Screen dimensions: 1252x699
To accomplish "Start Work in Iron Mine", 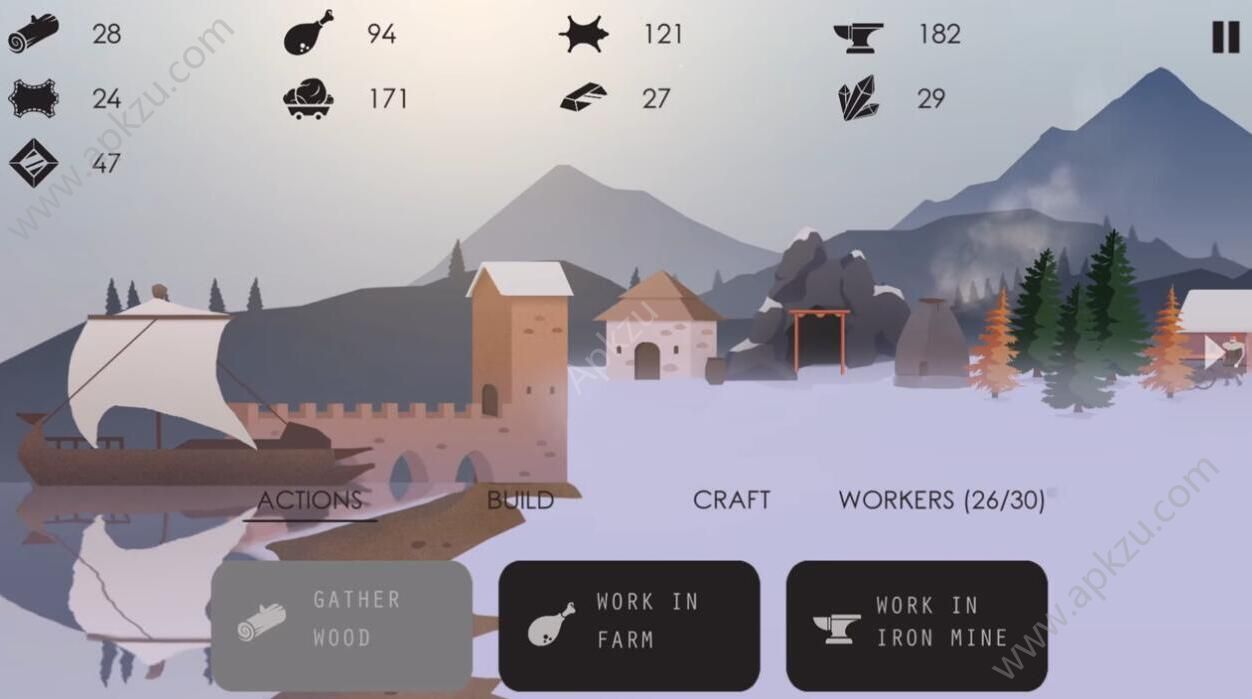I will [x=916, y=625].
